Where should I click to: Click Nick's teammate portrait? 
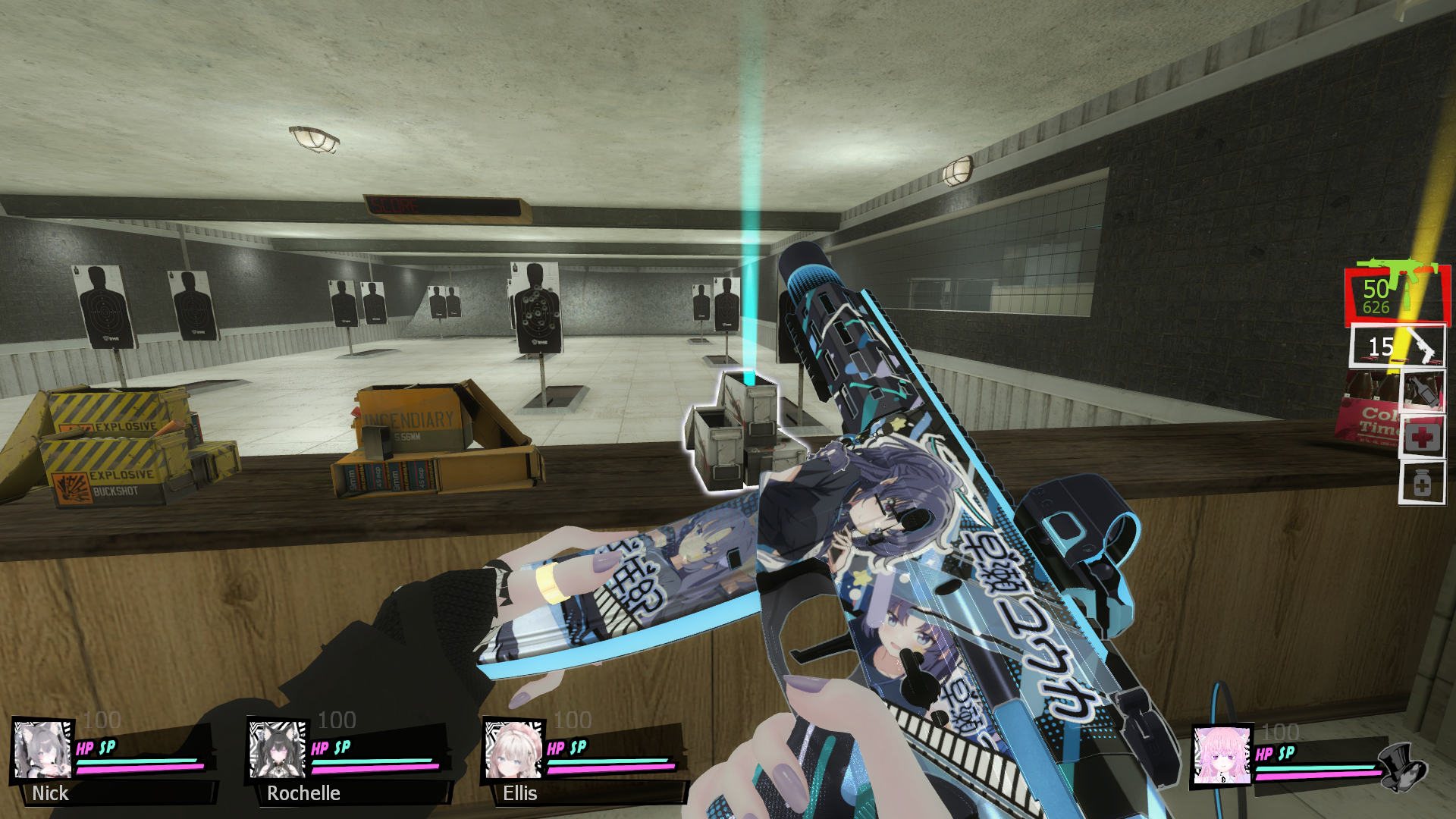[x=43, y=750]
